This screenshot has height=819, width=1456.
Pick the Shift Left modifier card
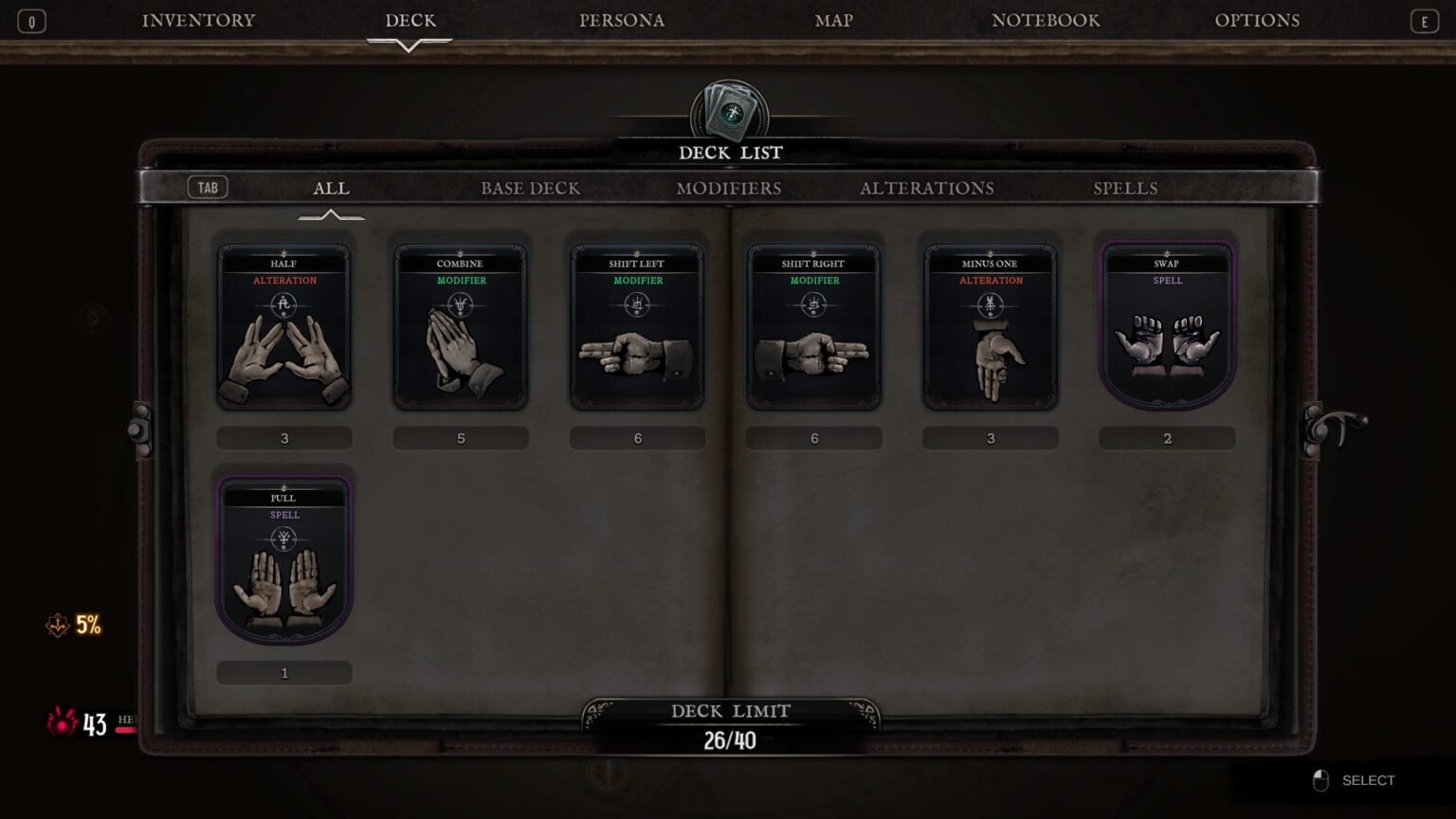click(x=637, y=328)
